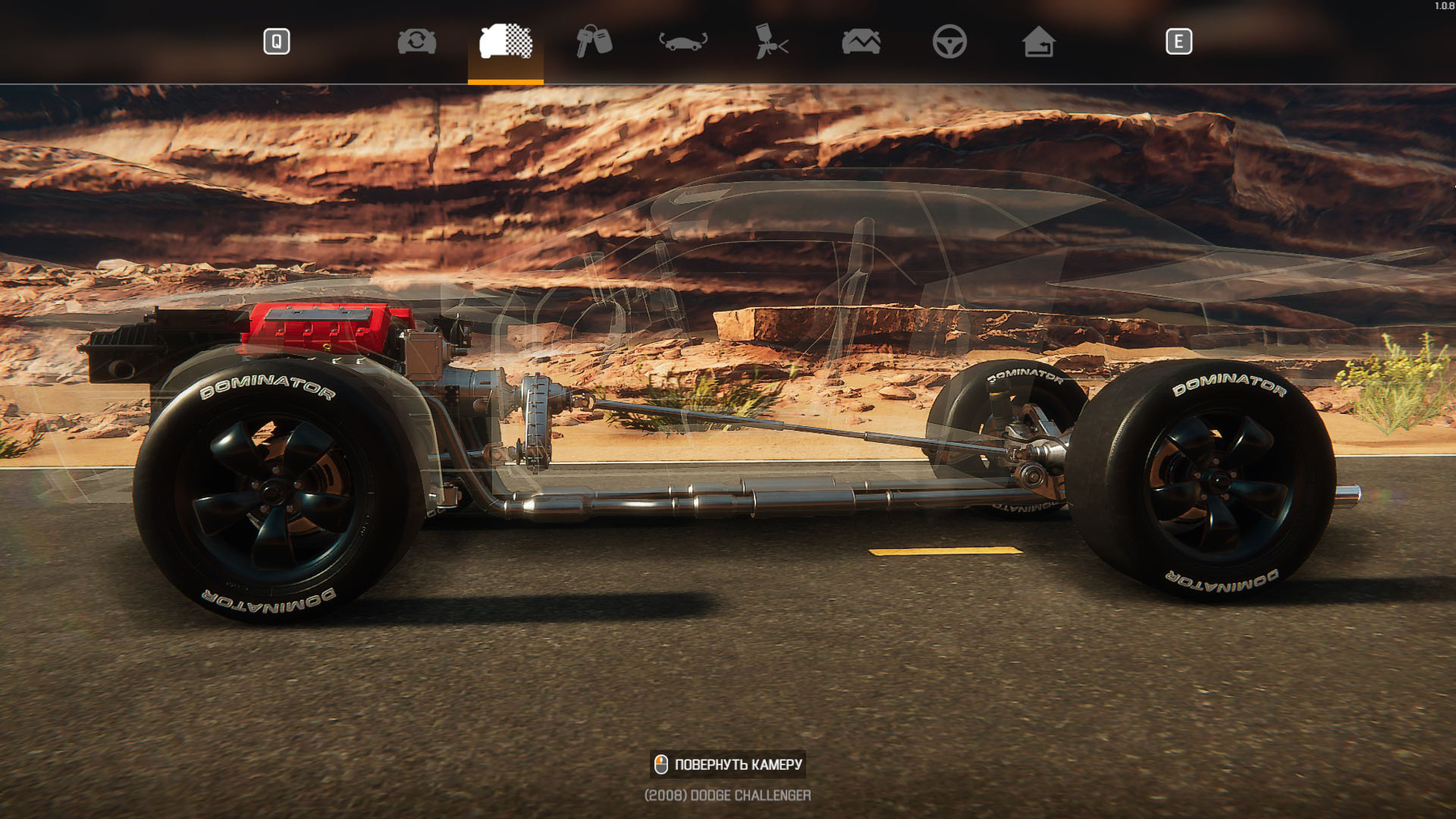Switch to the car keys tab

click(594, 41)
